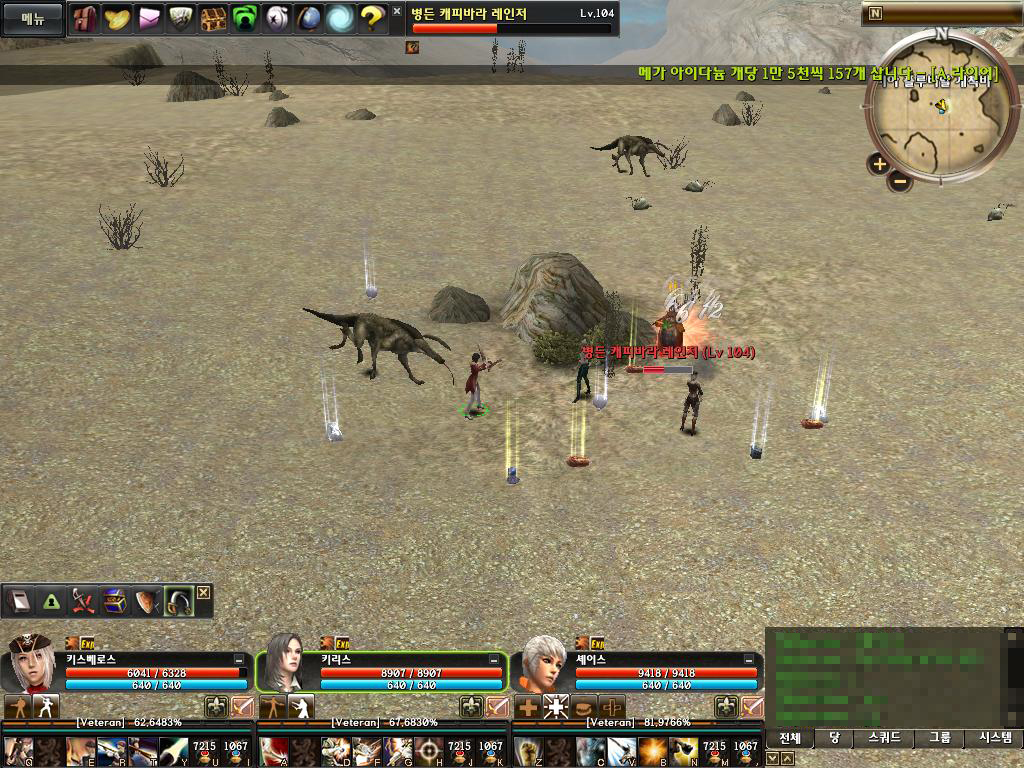Activate the blue swirl portal icon
This screenshot has width=1024, height=768.
340,18
